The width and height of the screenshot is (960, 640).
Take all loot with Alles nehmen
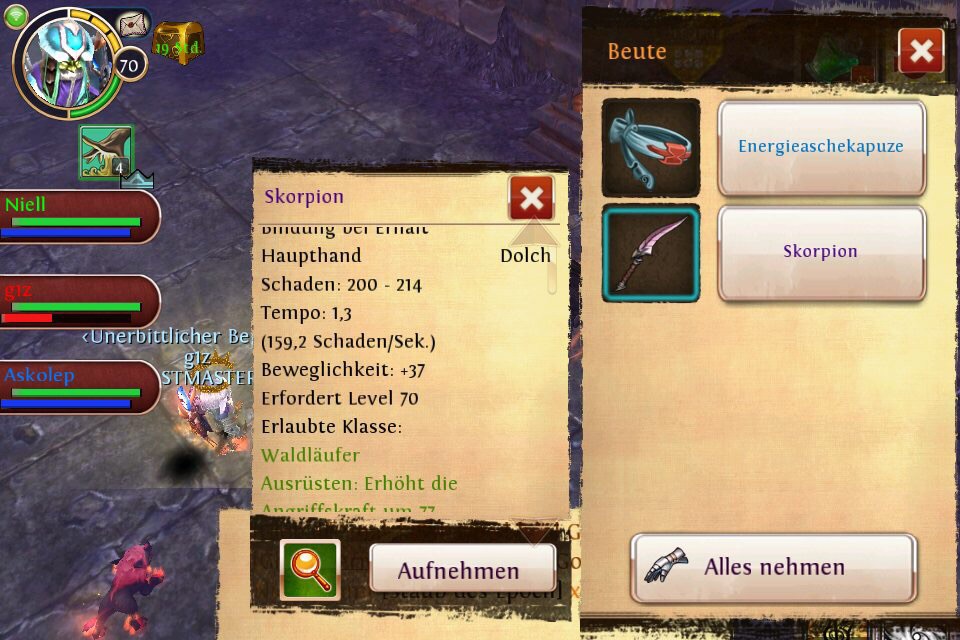[x=773, y=567]
